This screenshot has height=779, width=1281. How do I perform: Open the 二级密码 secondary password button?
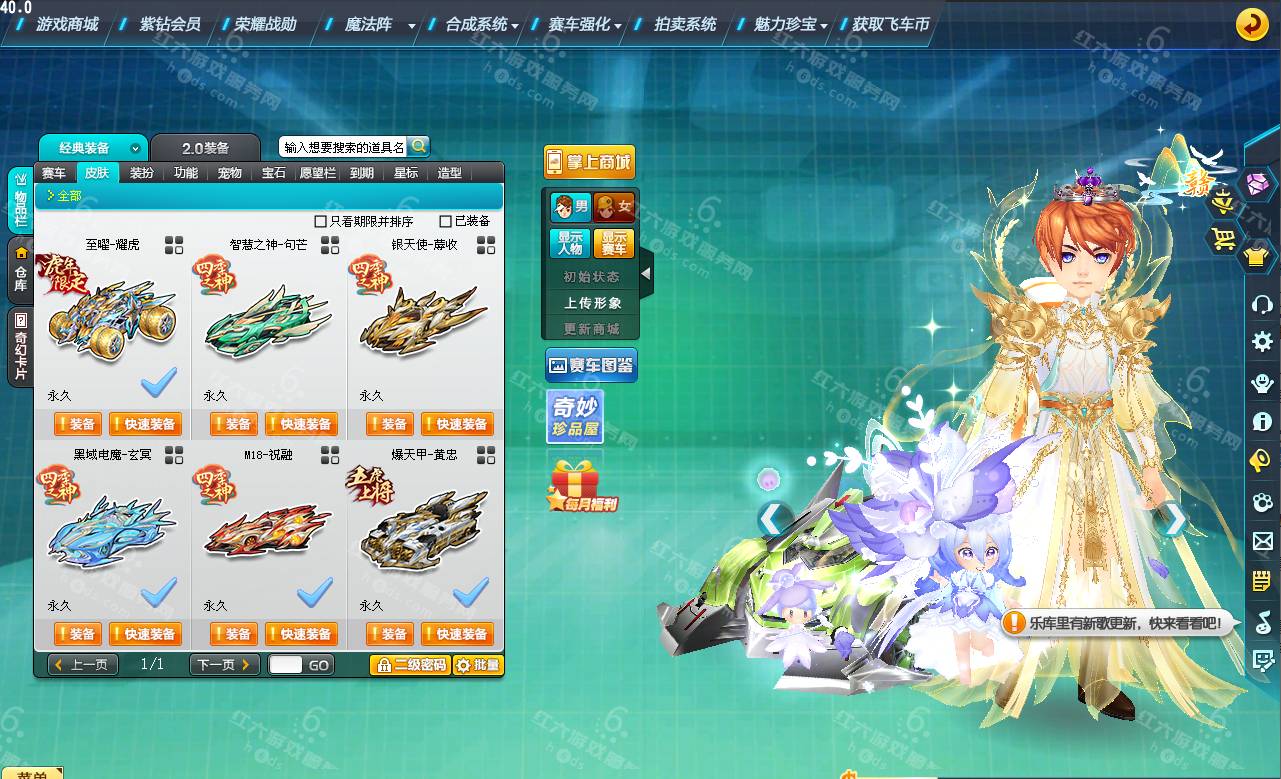(x=410, y=665)
